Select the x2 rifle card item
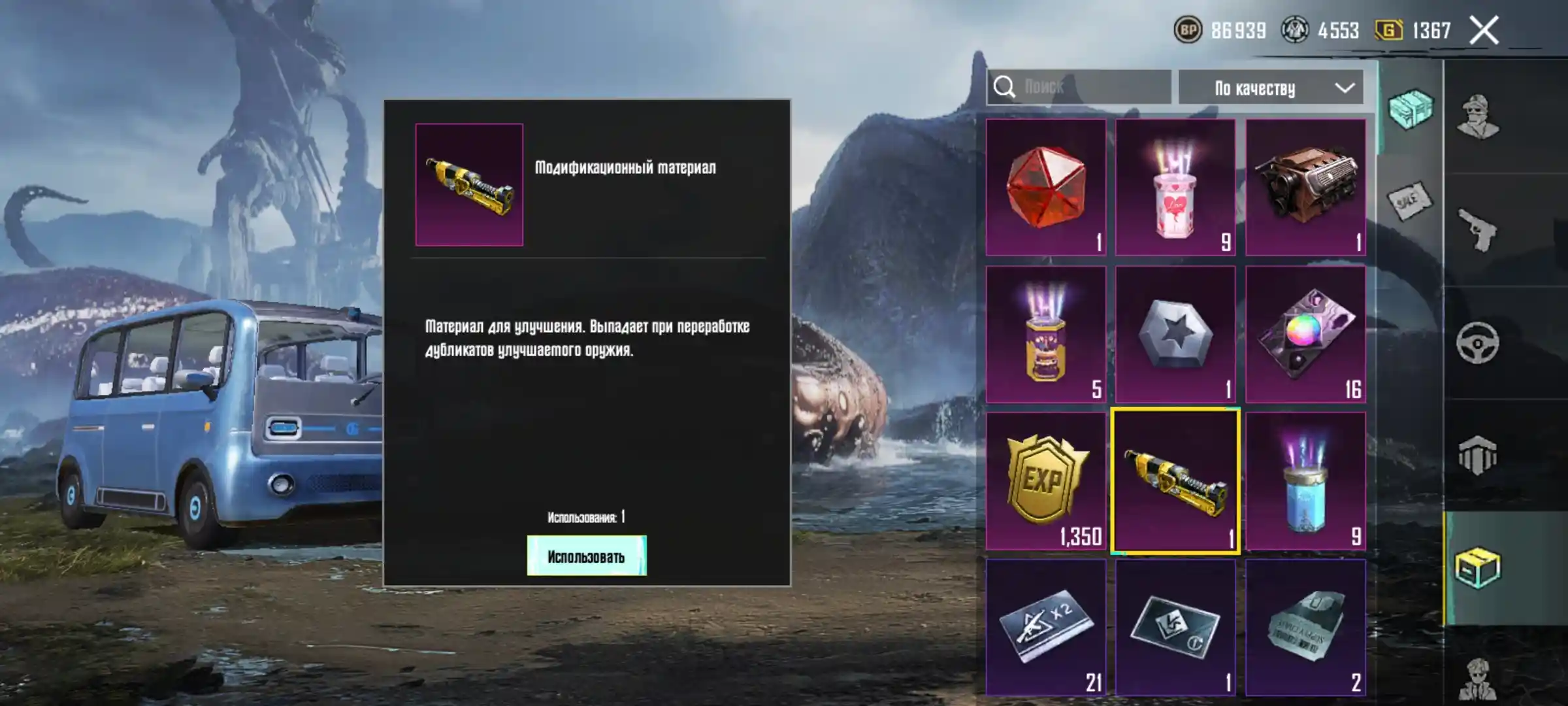Image resolution: width=1568 pixels, height=706 pixels. (1045, 628)
